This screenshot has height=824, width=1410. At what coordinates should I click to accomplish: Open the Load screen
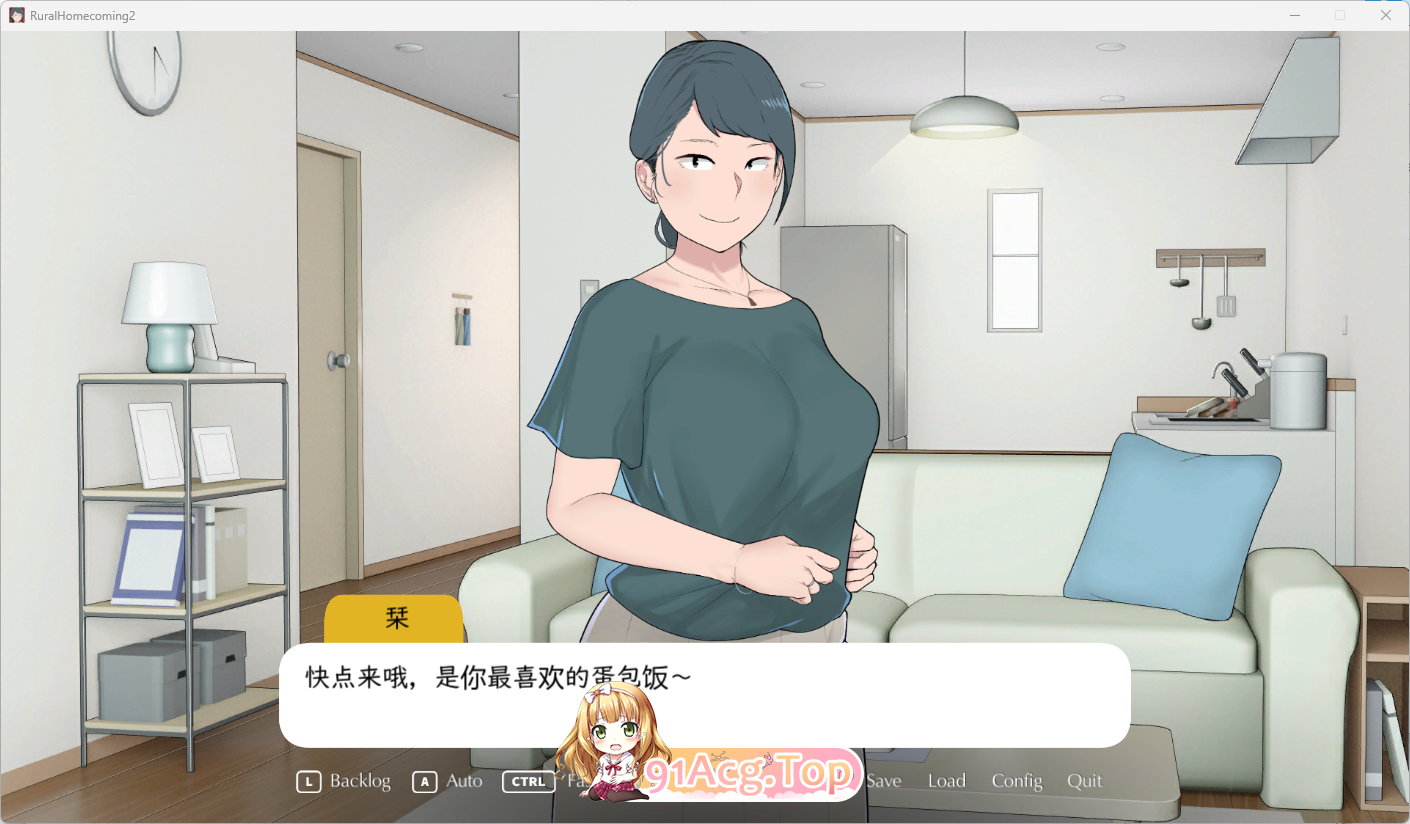point(946,781)
